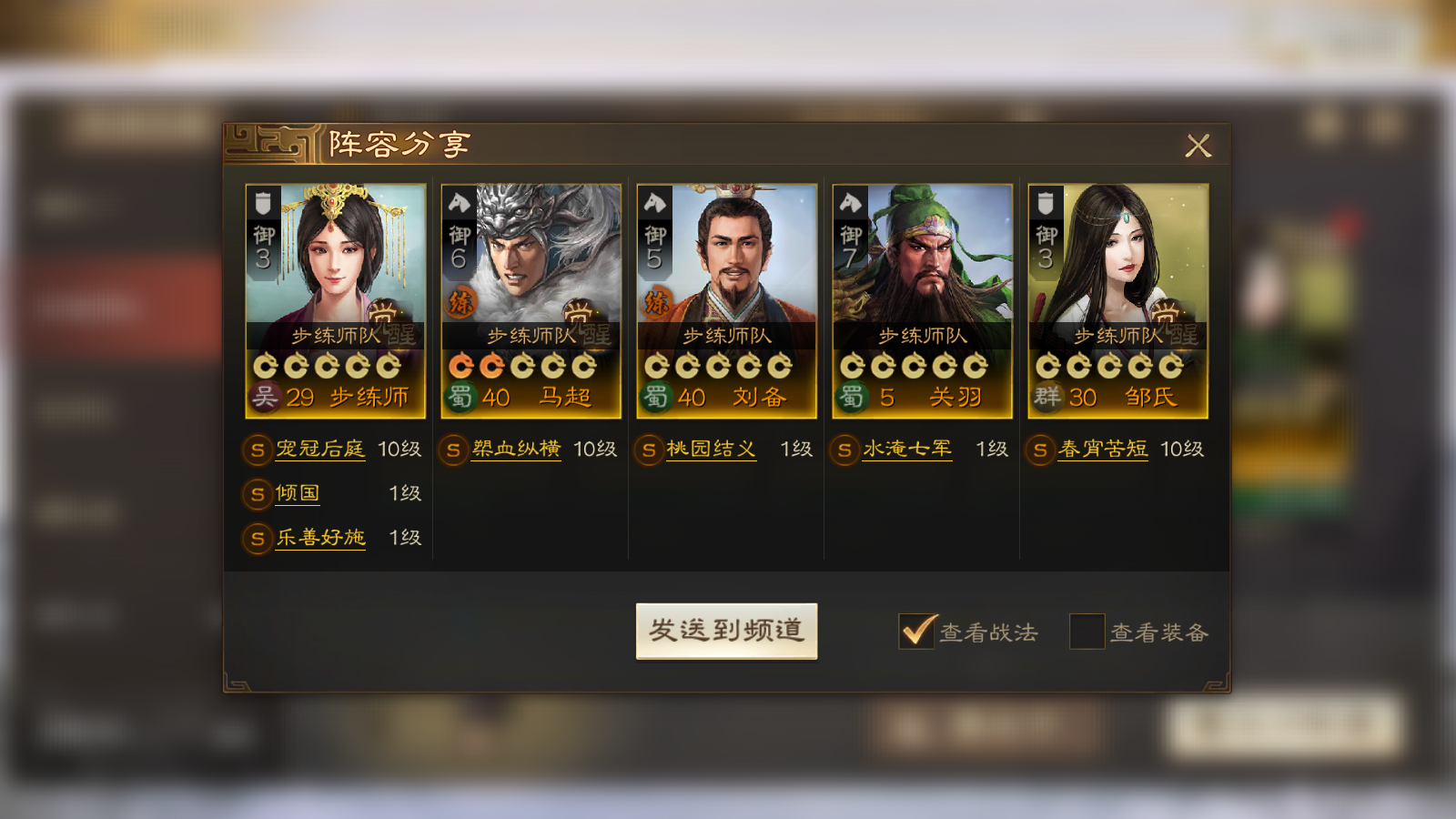Inspect the 槊血纵横 skill
Image resolution: width=1456 pixels, height=819 pixels.
516,450
